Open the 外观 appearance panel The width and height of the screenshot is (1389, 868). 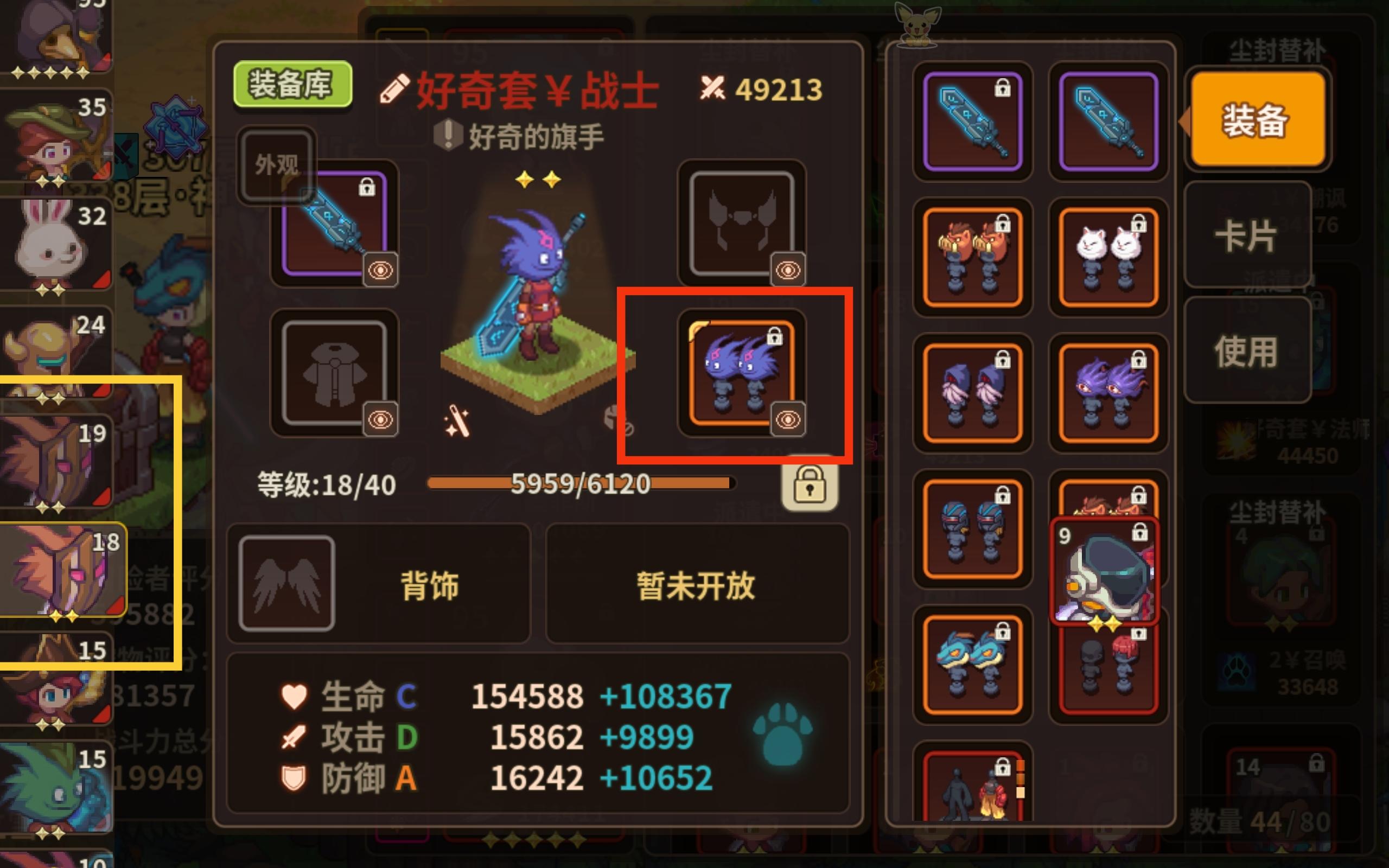pos(277,162)
